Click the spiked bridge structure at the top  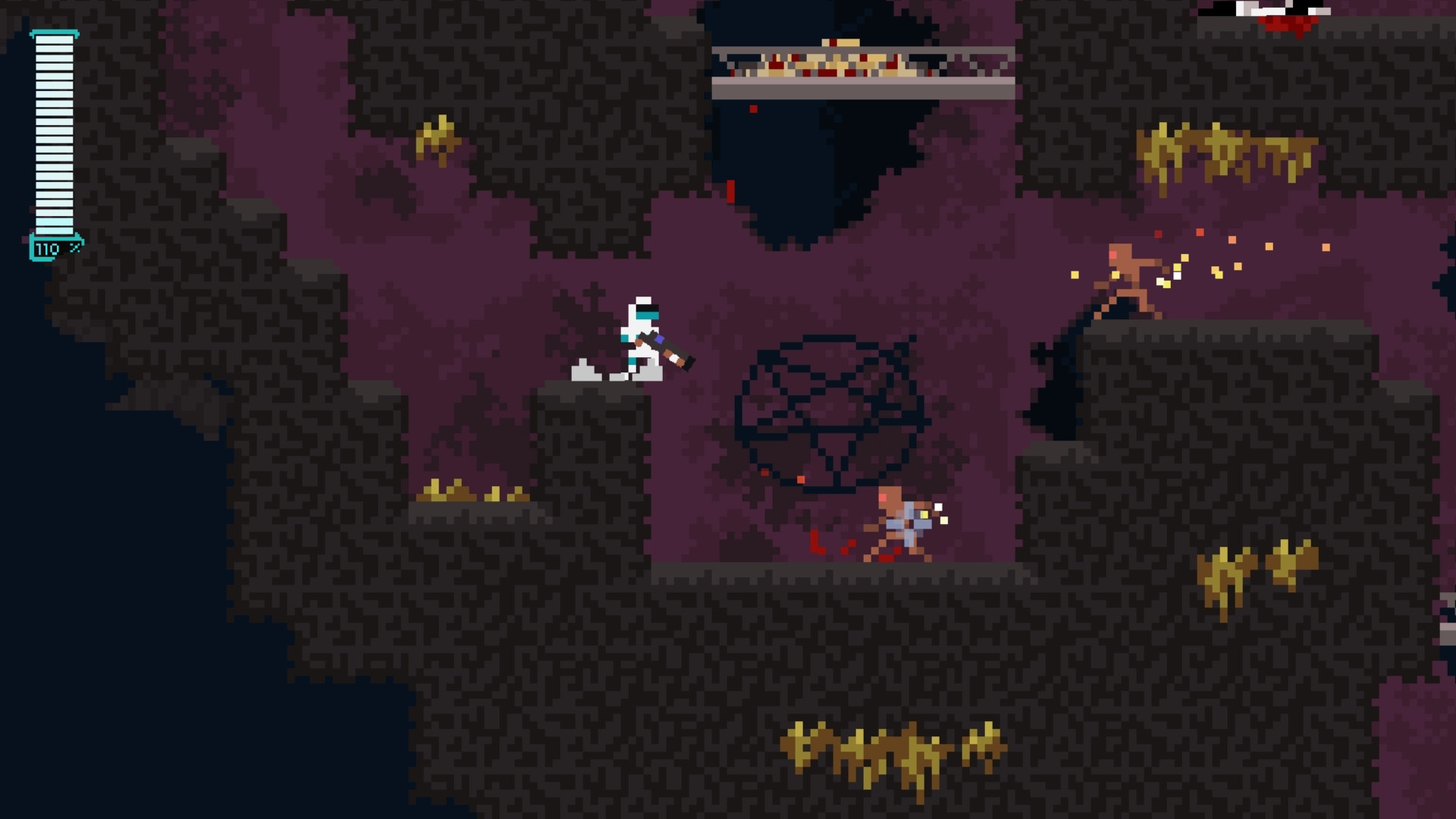pos(864,72)
